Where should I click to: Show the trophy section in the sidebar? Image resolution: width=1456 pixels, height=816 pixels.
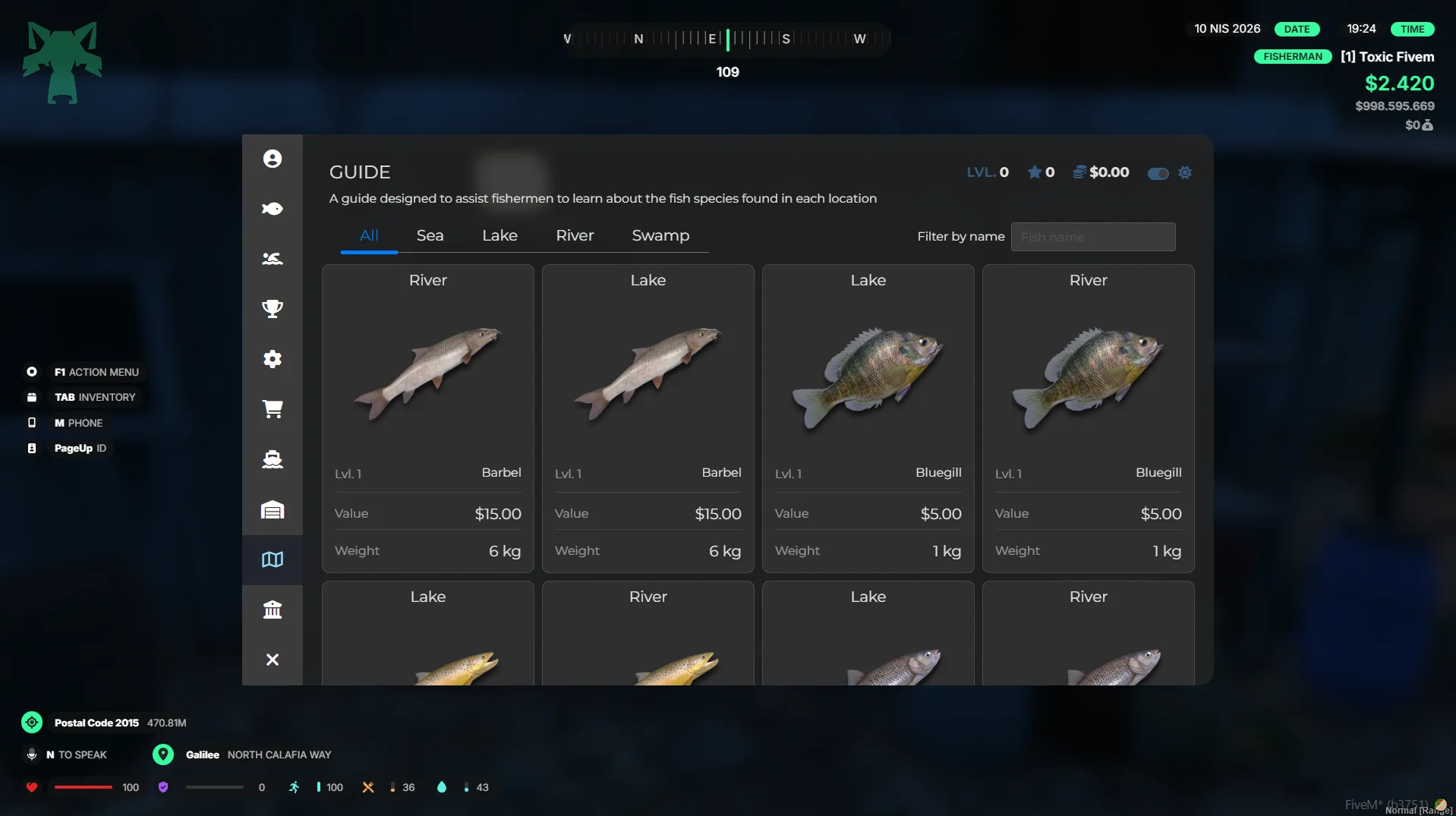(x=273, y=309)
